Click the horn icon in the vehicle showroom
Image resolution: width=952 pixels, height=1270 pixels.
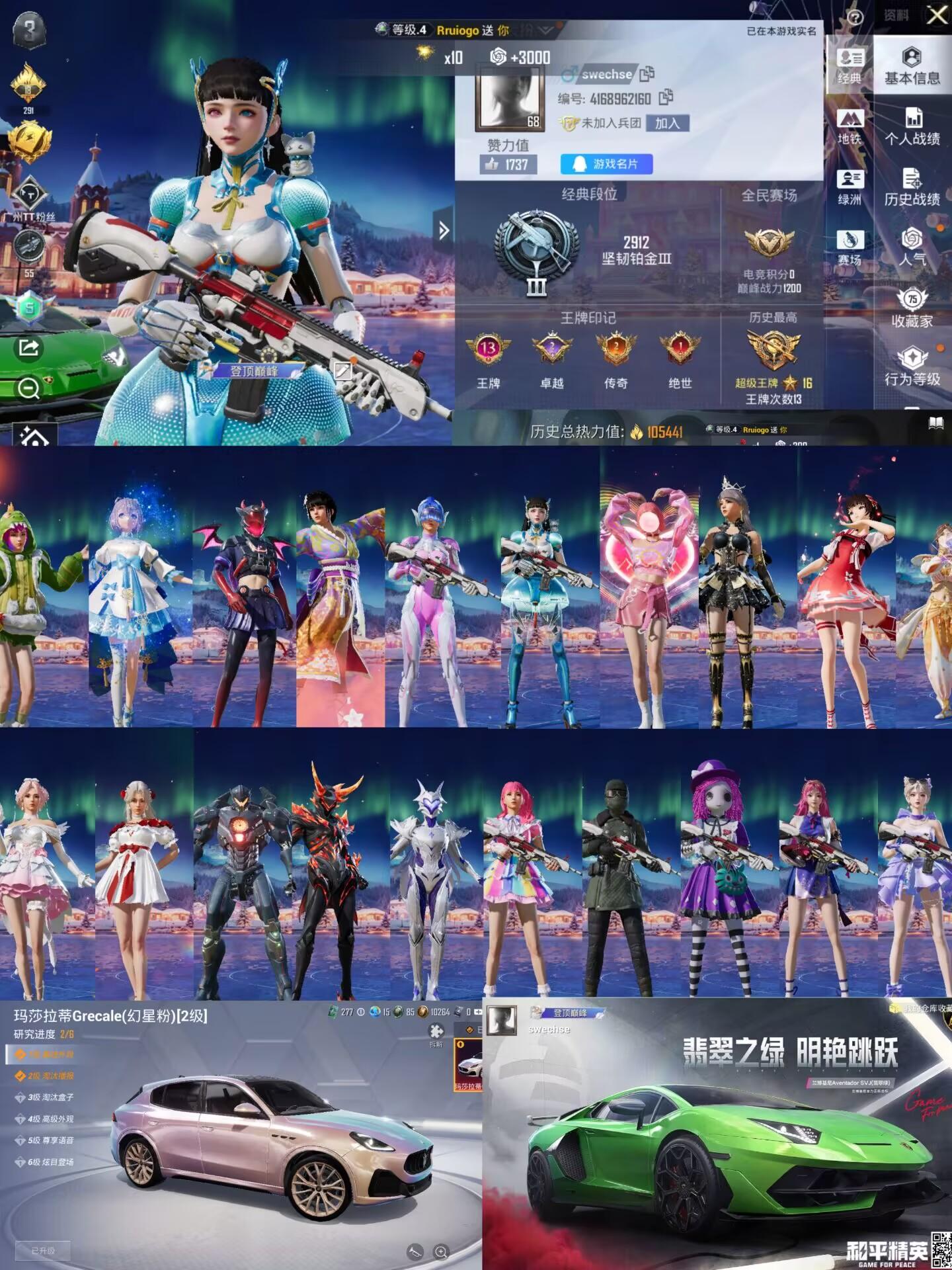click(x=414, y=1252)
